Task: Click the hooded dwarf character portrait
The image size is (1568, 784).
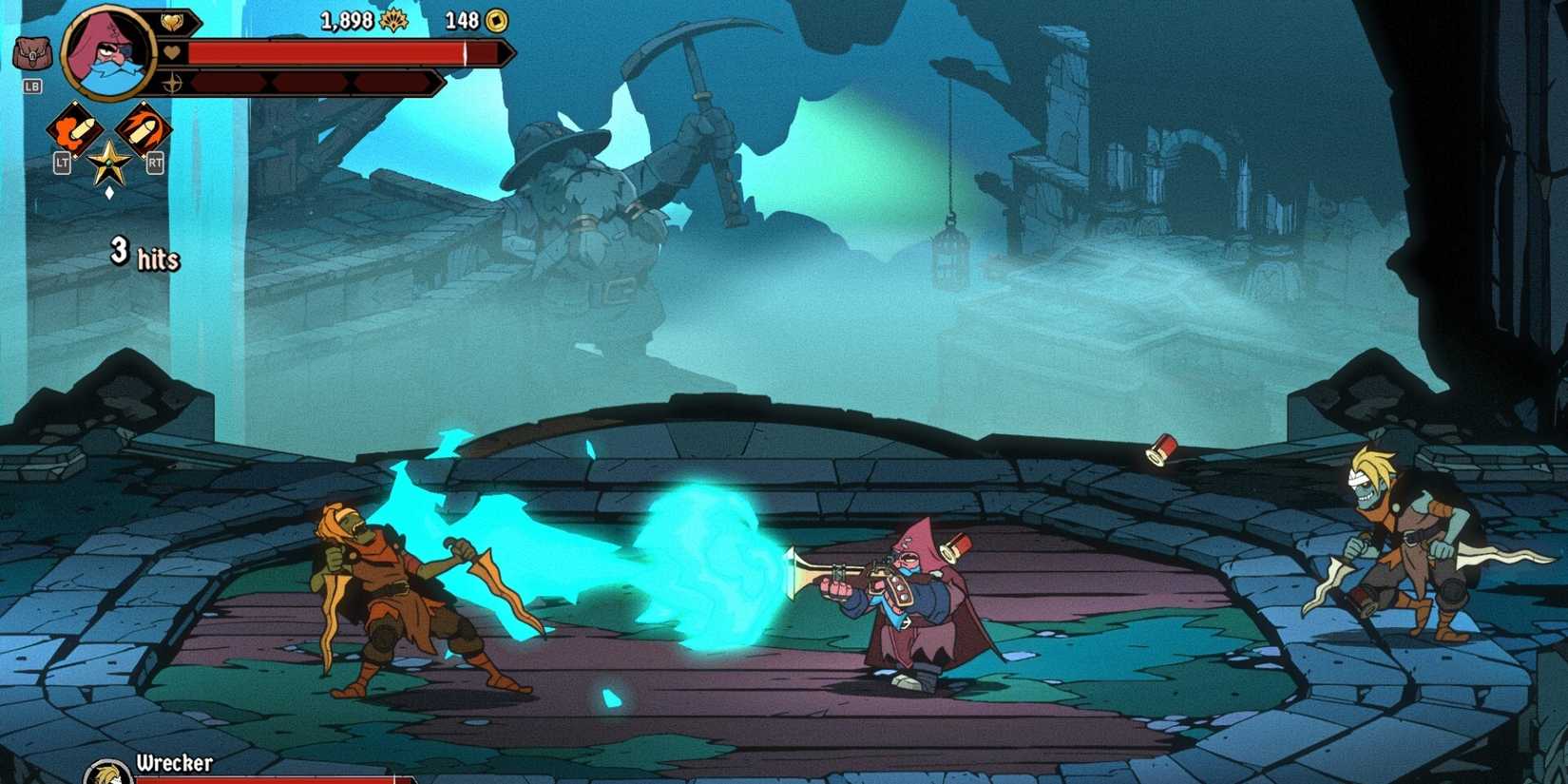Action: click(x=108, y=53)
